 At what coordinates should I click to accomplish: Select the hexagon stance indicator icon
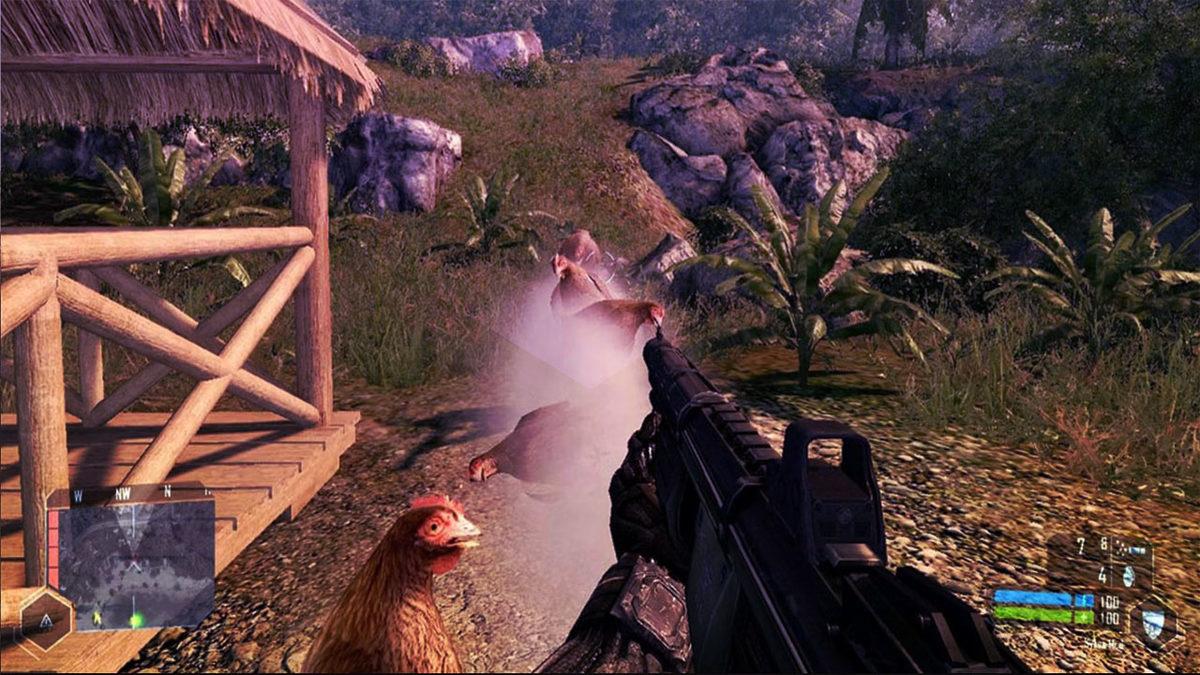[x=46, y=622]
